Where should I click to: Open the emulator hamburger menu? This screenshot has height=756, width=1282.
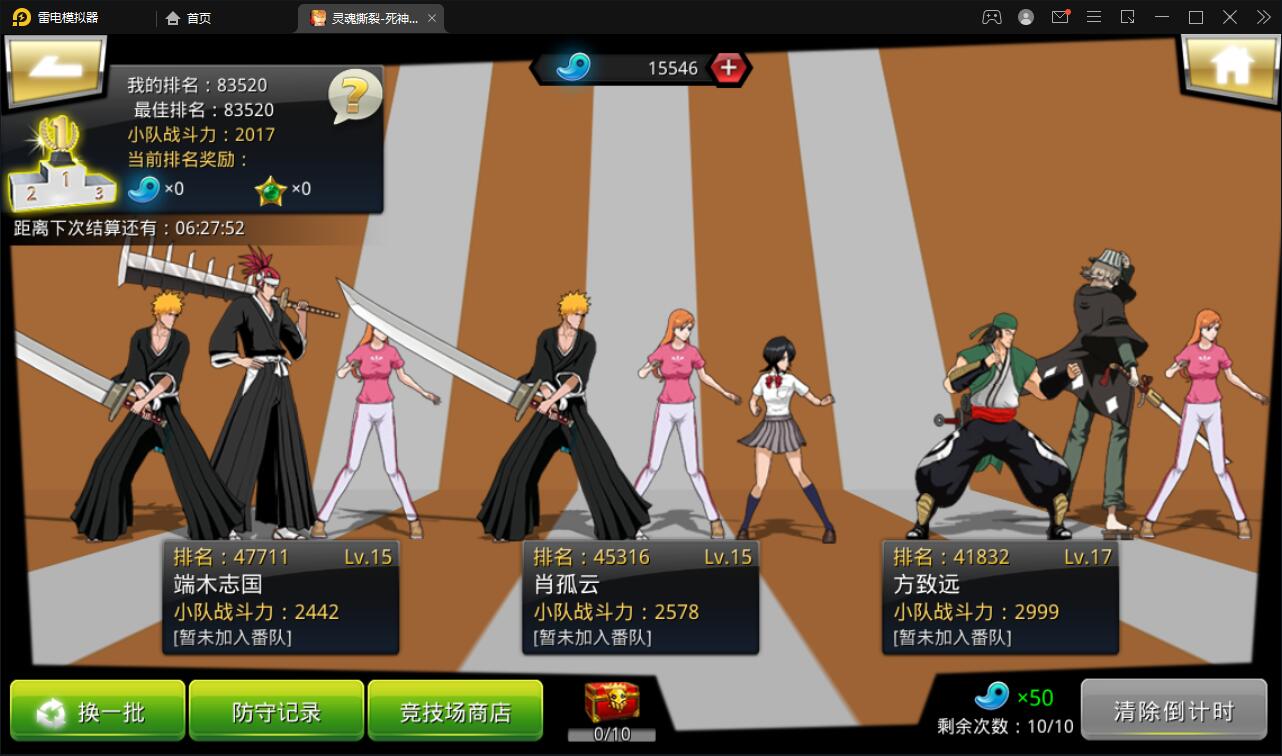(1094, 16)
